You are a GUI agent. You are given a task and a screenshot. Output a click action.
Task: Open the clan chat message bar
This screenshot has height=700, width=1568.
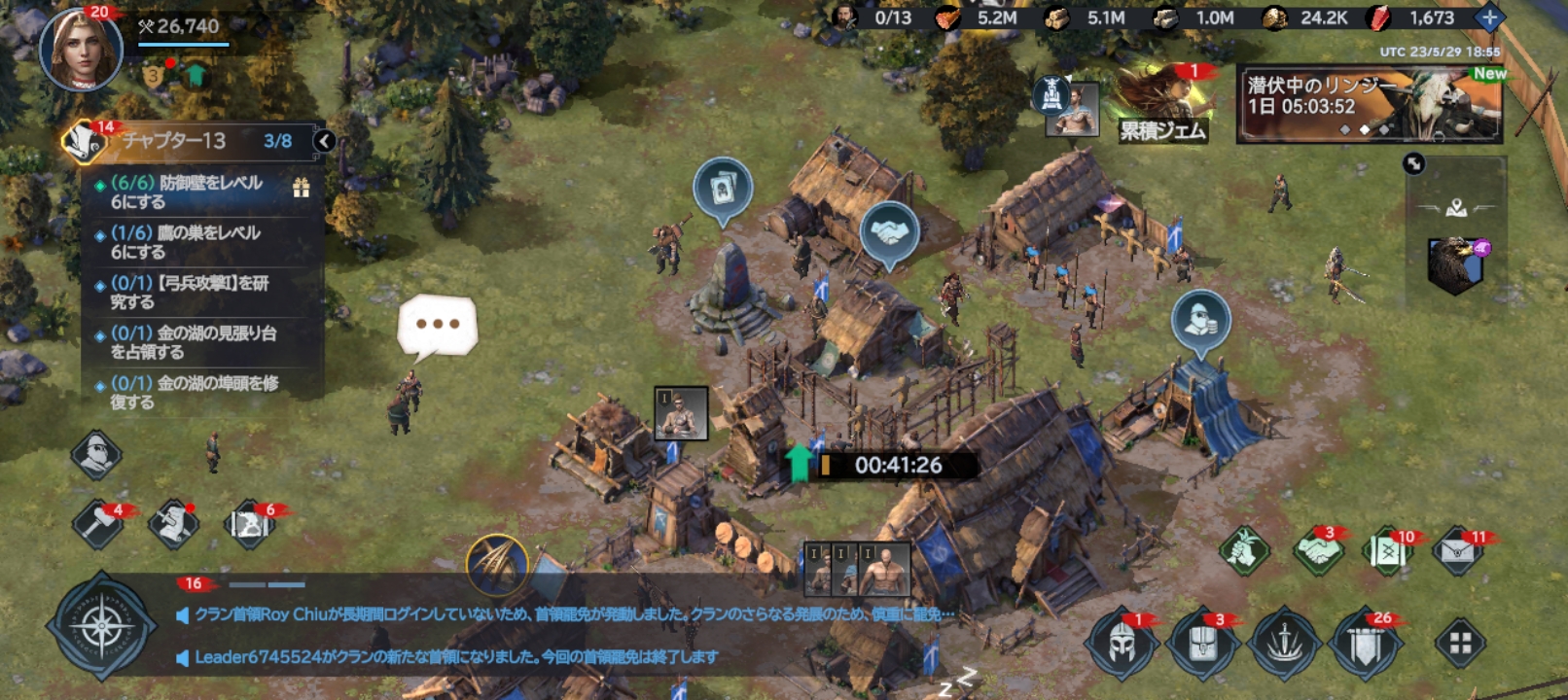pyautogui.click(x=564, y=635)
